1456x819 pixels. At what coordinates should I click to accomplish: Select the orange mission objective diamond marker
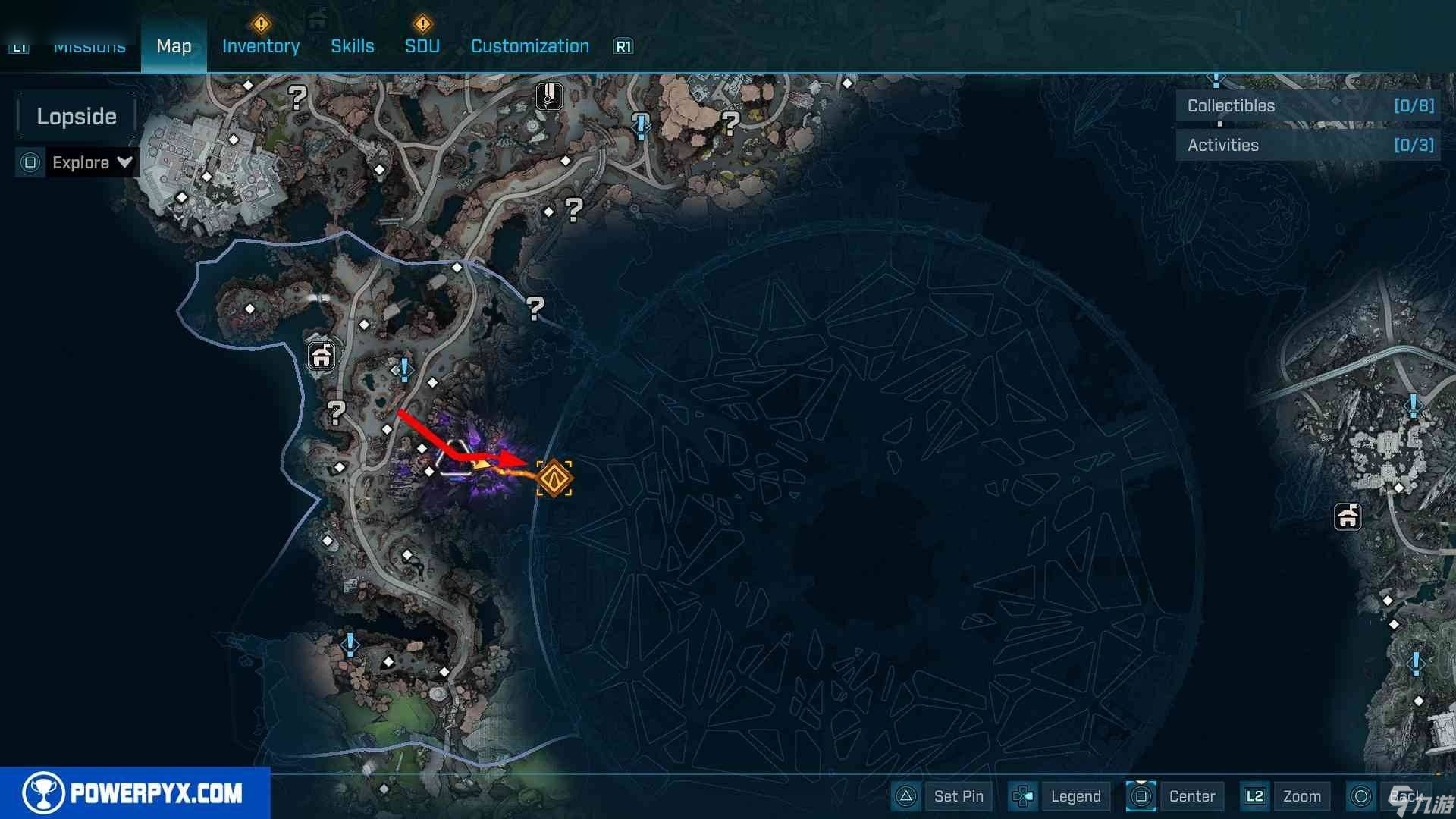pyautogui.click(x=554, y=479)
